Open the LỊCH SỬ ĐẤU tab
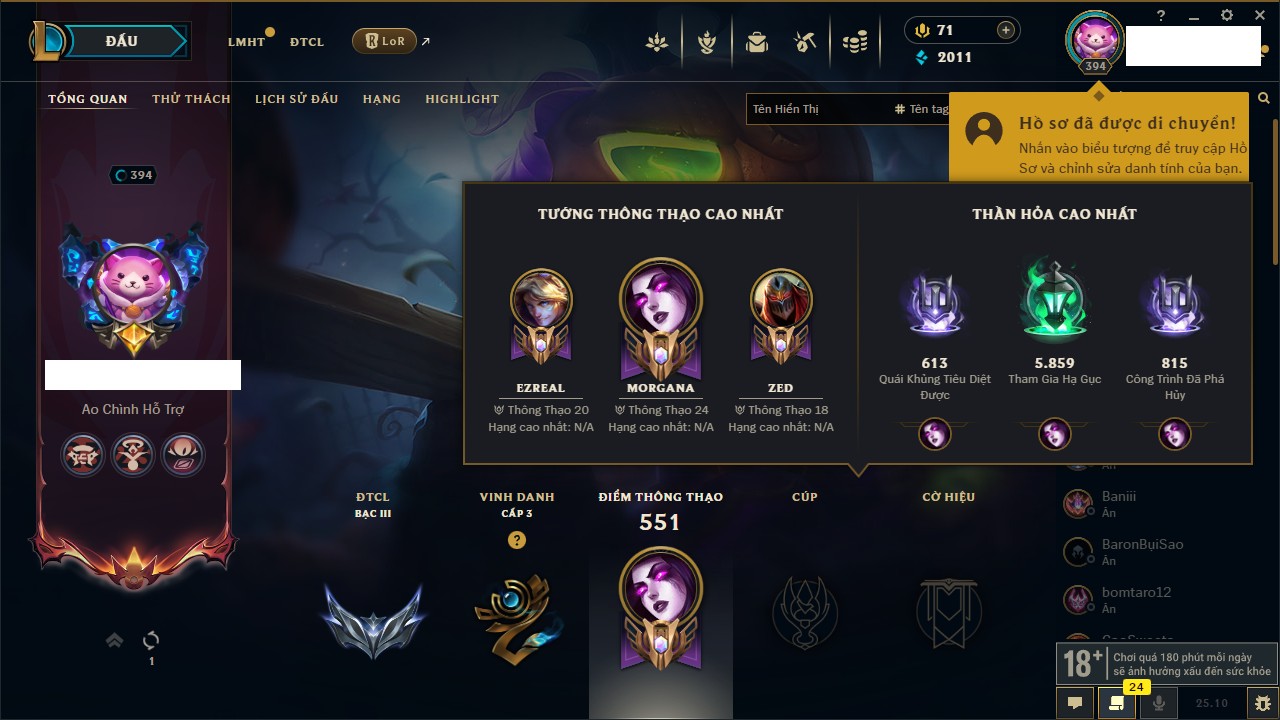The width and height of the screenshot is (1280, 720). coord(296,99)
